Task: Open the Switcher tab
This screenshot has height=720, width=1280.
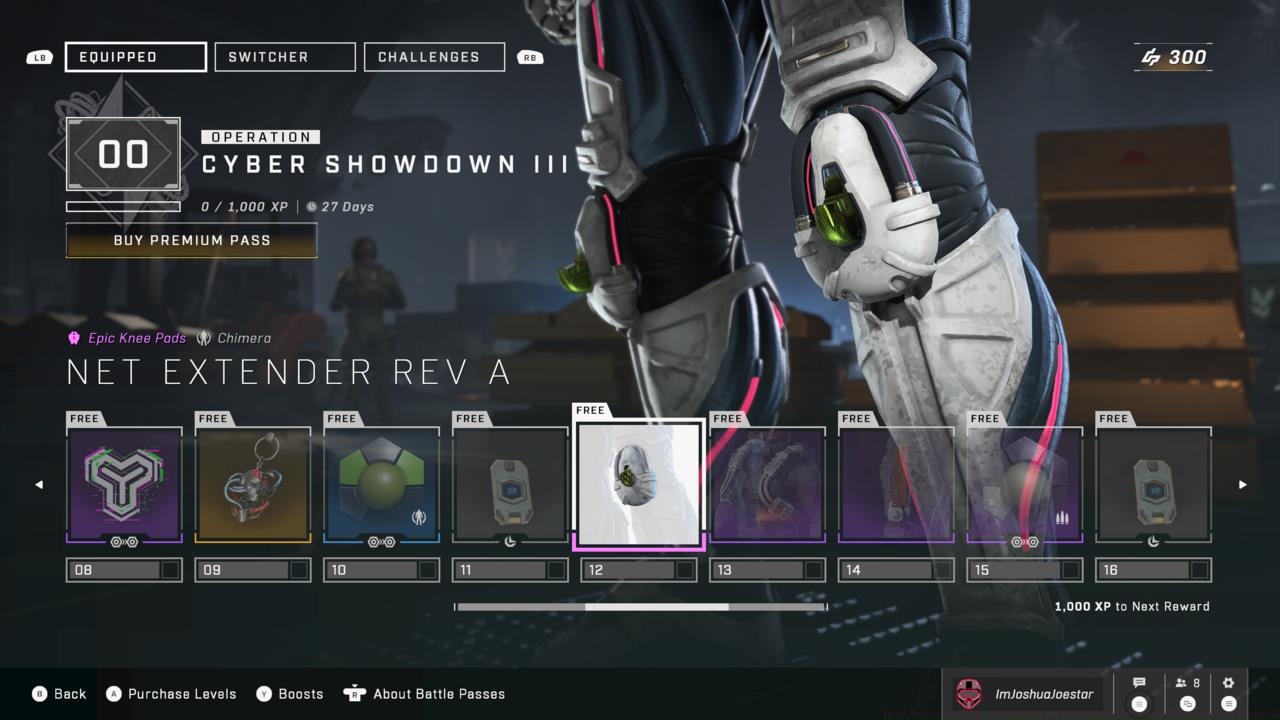Action: click(285, 57)
